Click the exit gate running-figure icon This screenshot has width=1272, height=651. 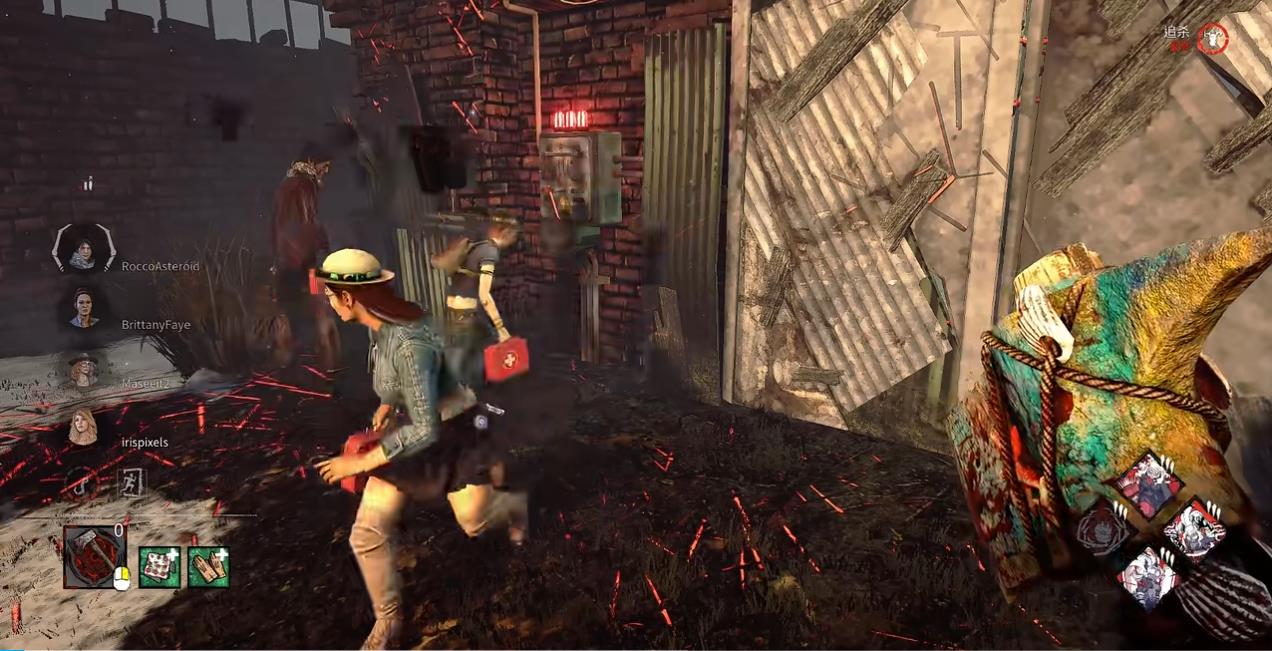131,483
